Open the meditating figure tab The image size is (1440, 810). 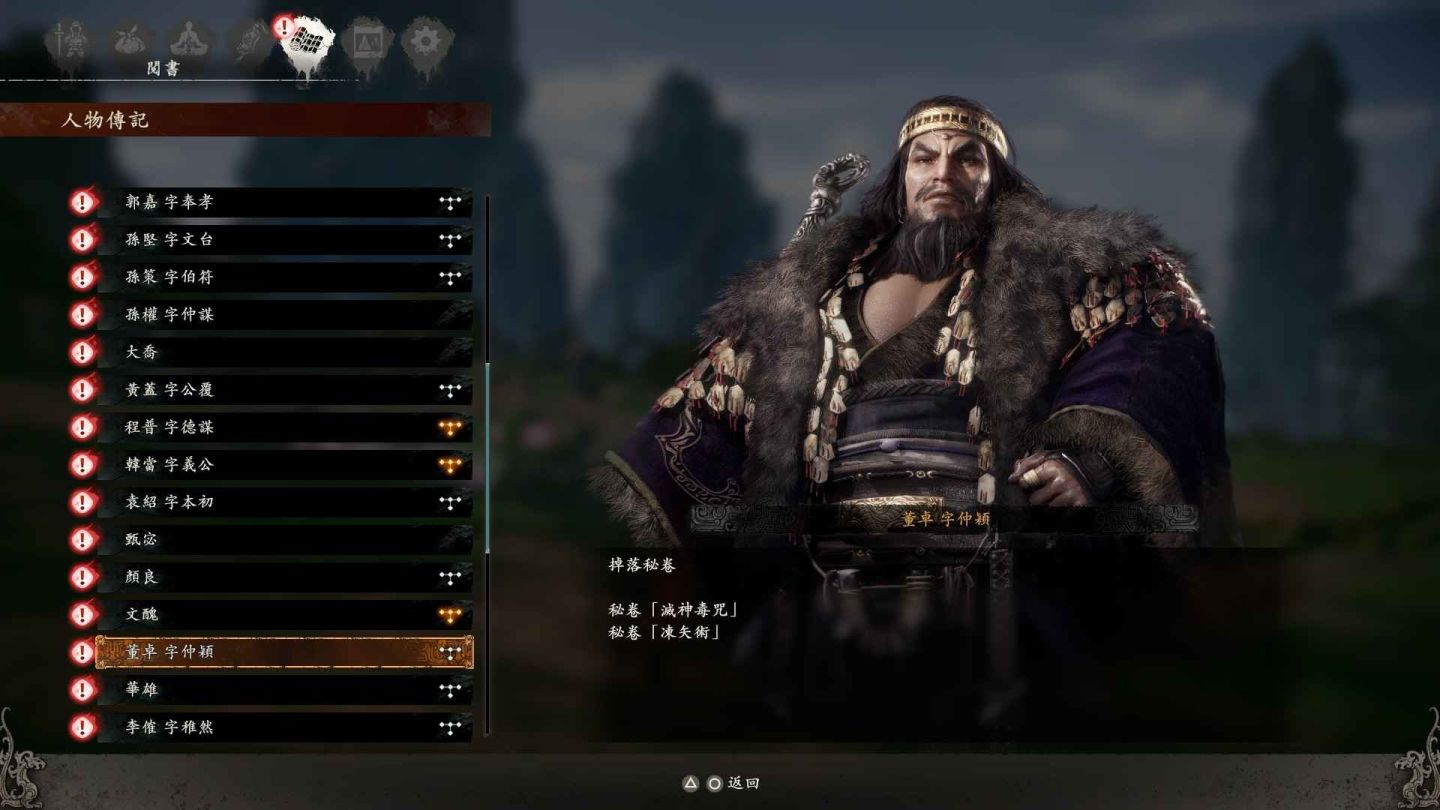point(187,41)
